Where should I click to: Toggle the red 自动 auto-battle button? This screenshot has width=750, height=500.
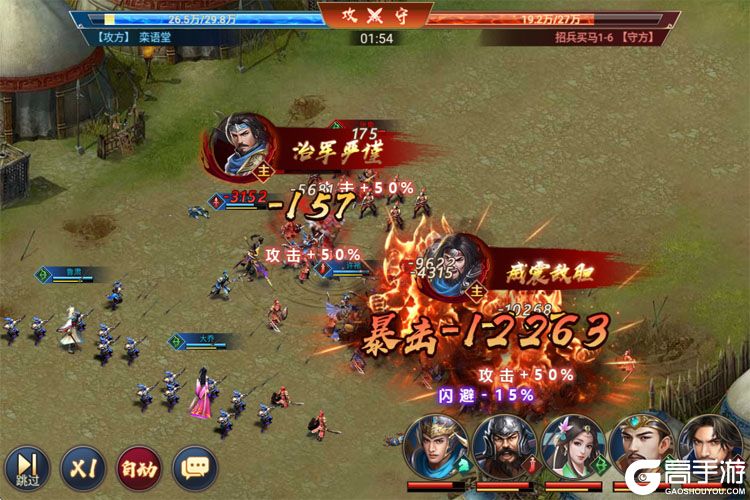pos(138,467)
